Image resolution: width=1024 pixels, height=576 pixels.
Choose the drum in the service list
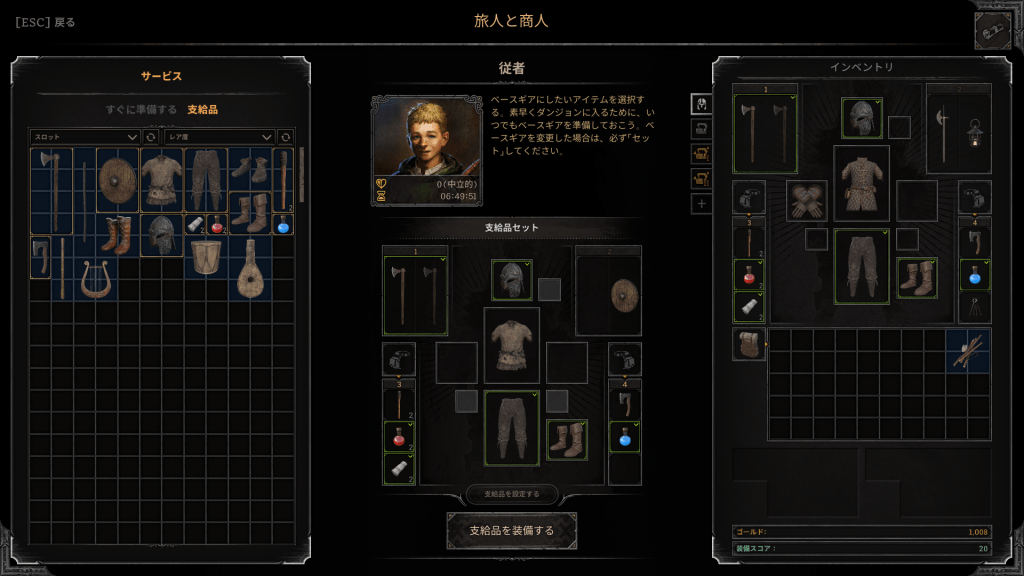206,258
